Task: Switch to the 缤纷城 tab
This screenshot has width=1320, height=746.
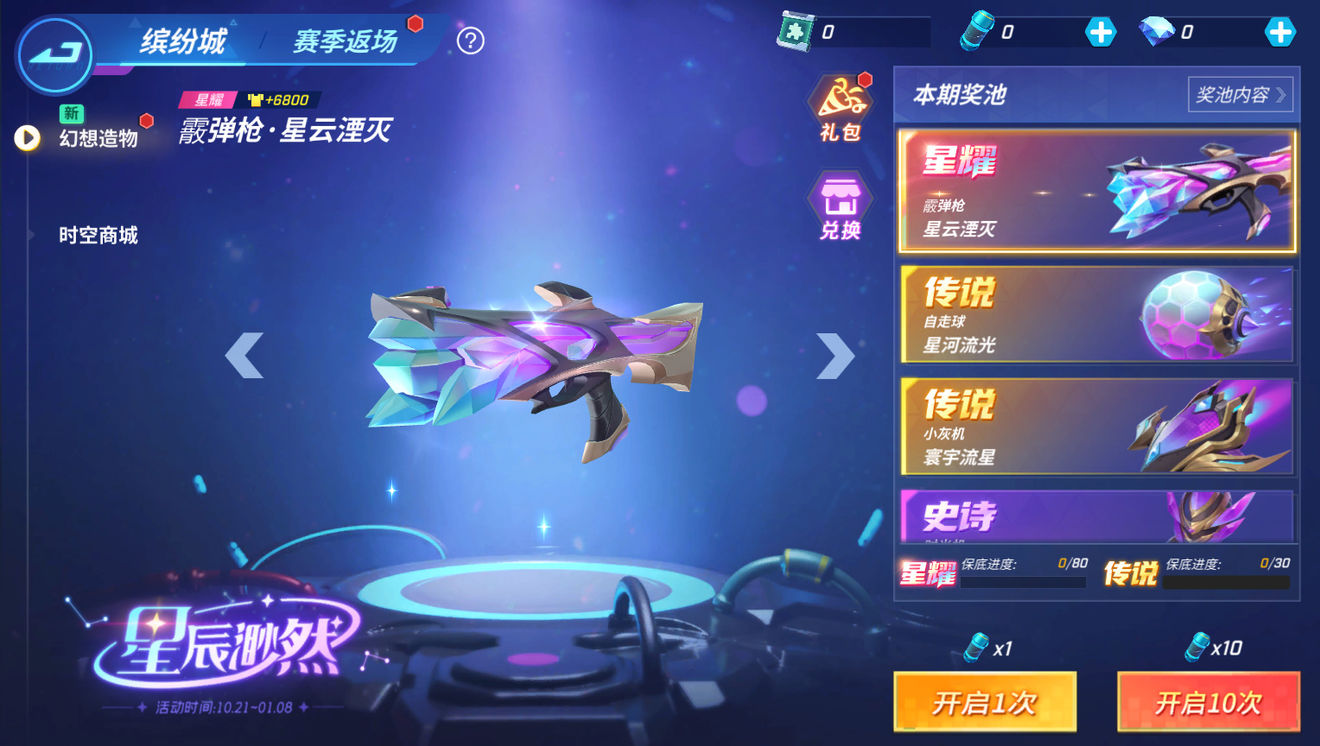Action: pos(185,42)
